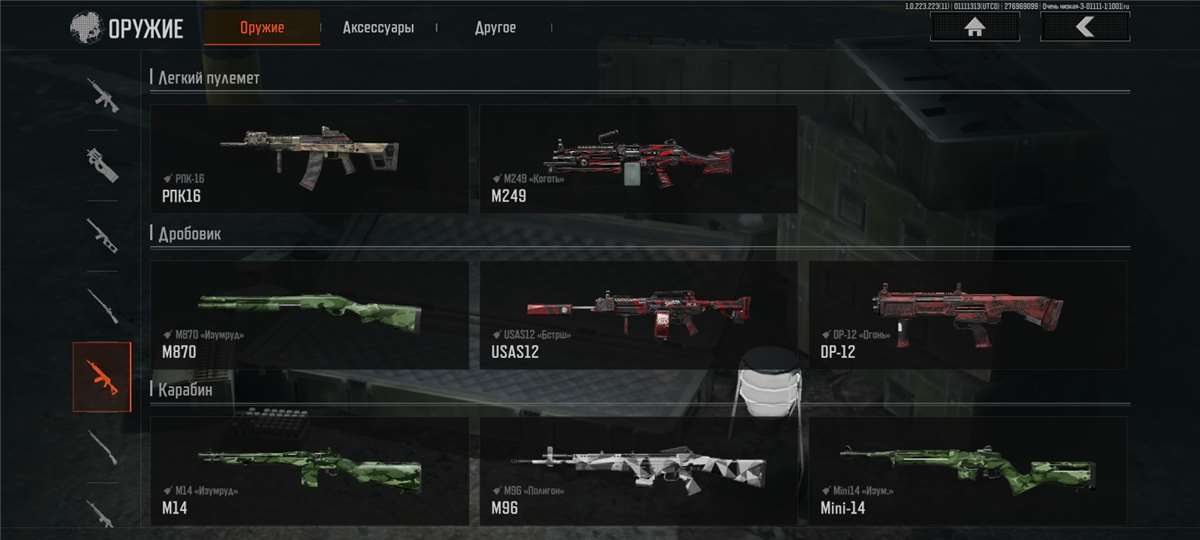The height and width of the screenshot is (540, 1200).
Task: Select the M96 polygon-skin carbine
Action: tap(638, 471)
